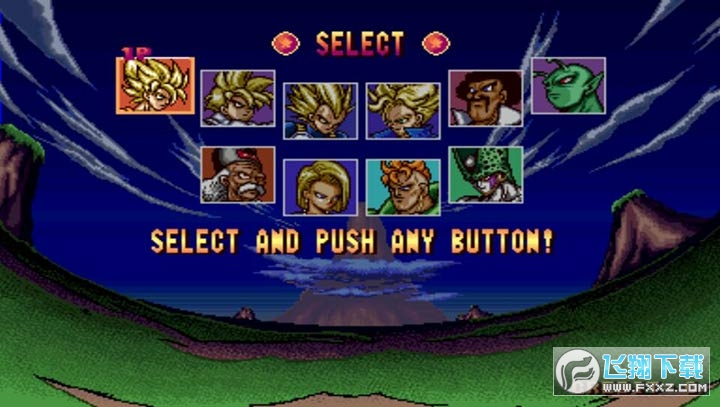720x407 pixels.
Task: Select the Super Saiyan Trunks portrait
Action: tap(403, 109)
